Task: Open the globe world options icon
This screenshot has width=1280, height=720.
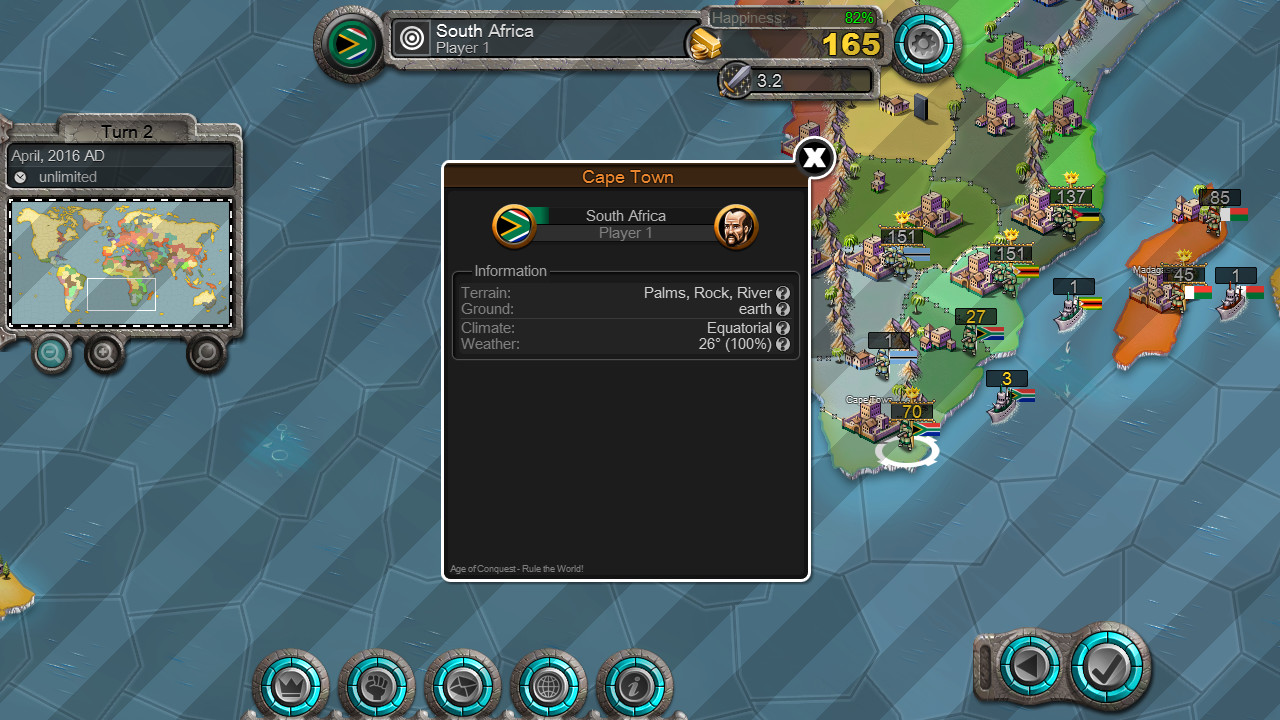Action: point(548,686)
